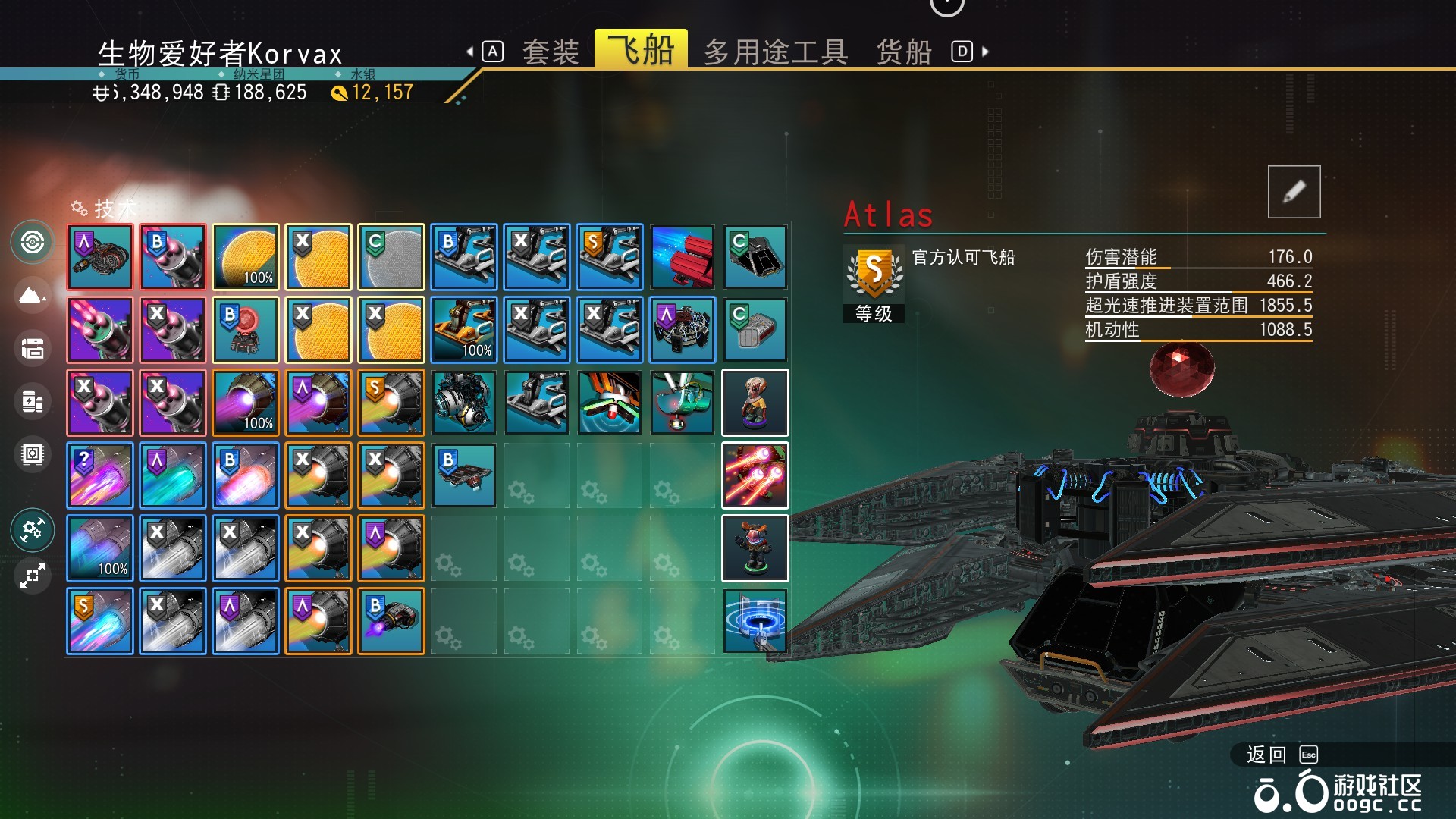Screen dimensions: 1456x819
Task: Click the left arrow before the A tab indicator
Action: (469, 51)
